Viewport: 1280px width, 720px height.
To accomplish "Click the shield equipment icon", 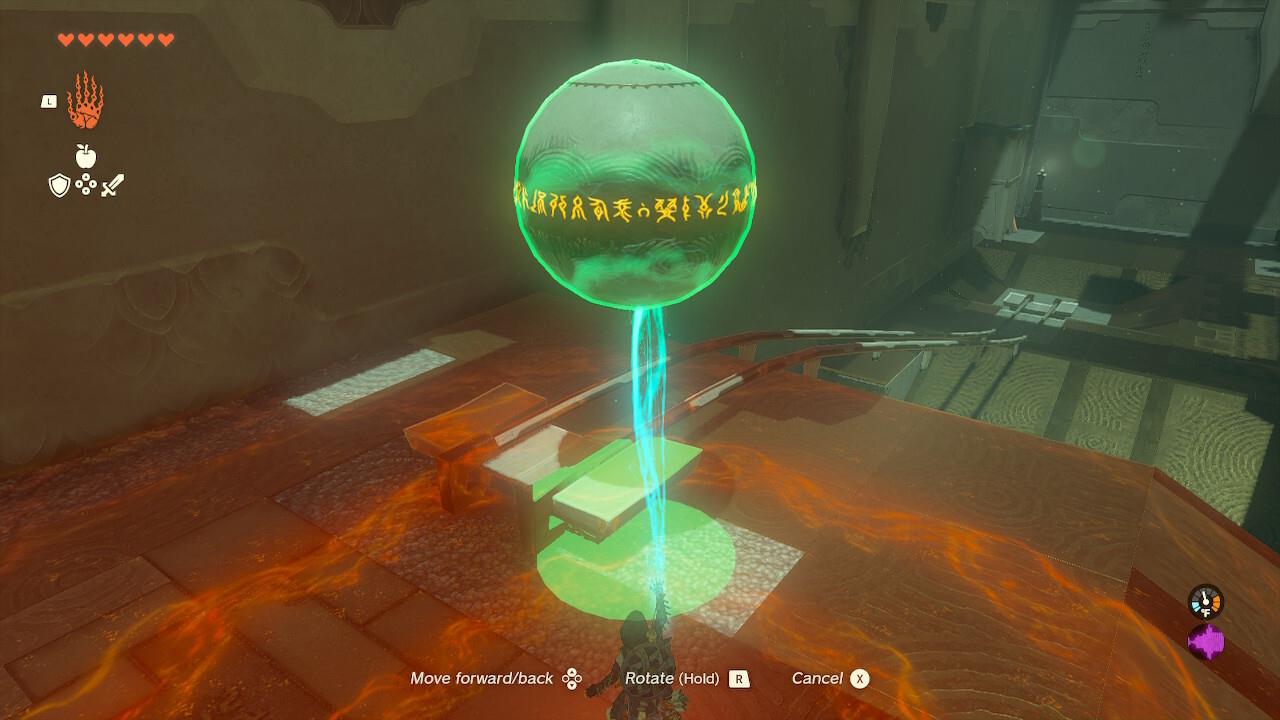I will pyautogui.click(x=59, y=182).
